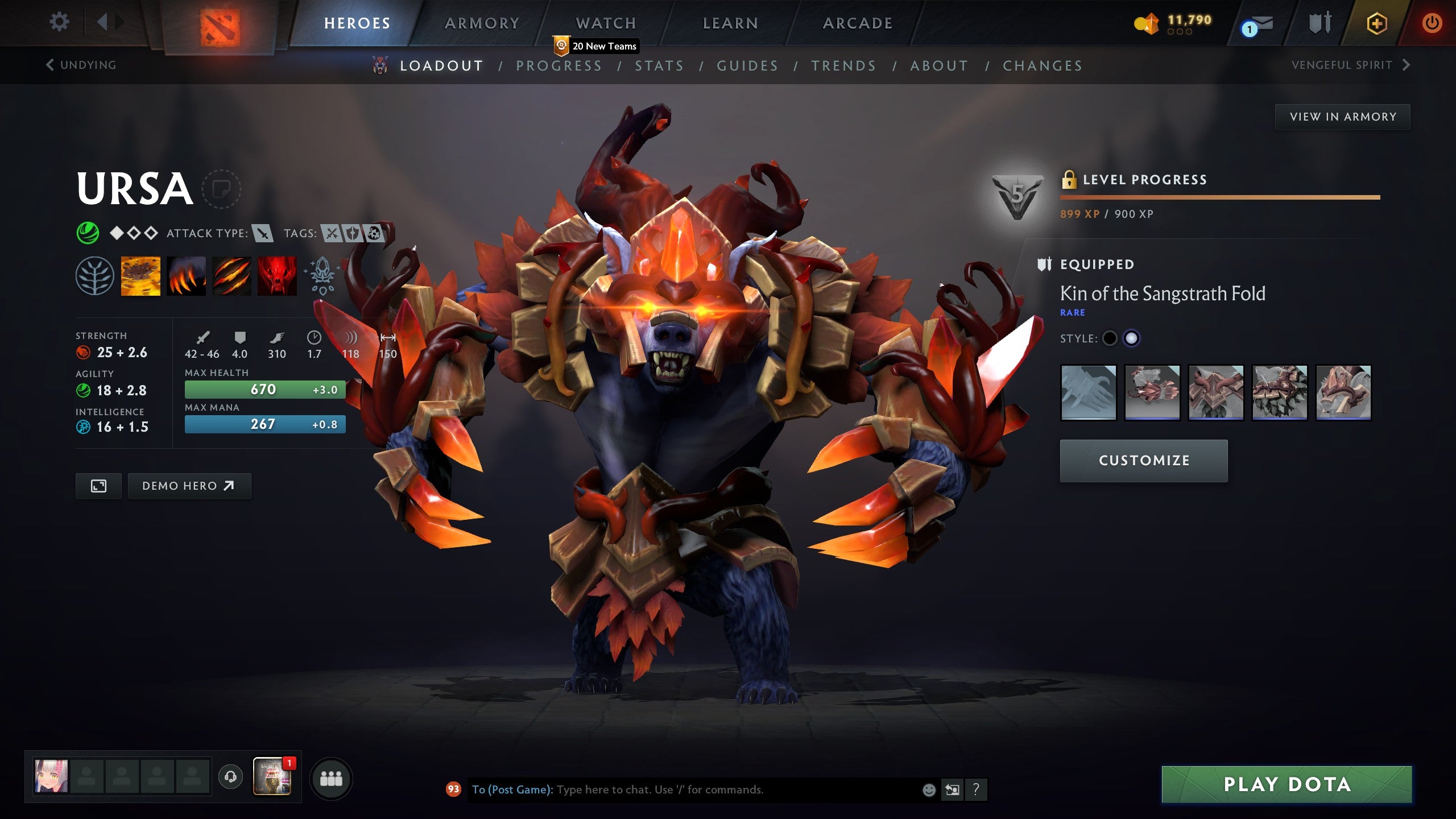1456x819 pixels.
Task: Open the power/logout button top right
Action: 1432,24
